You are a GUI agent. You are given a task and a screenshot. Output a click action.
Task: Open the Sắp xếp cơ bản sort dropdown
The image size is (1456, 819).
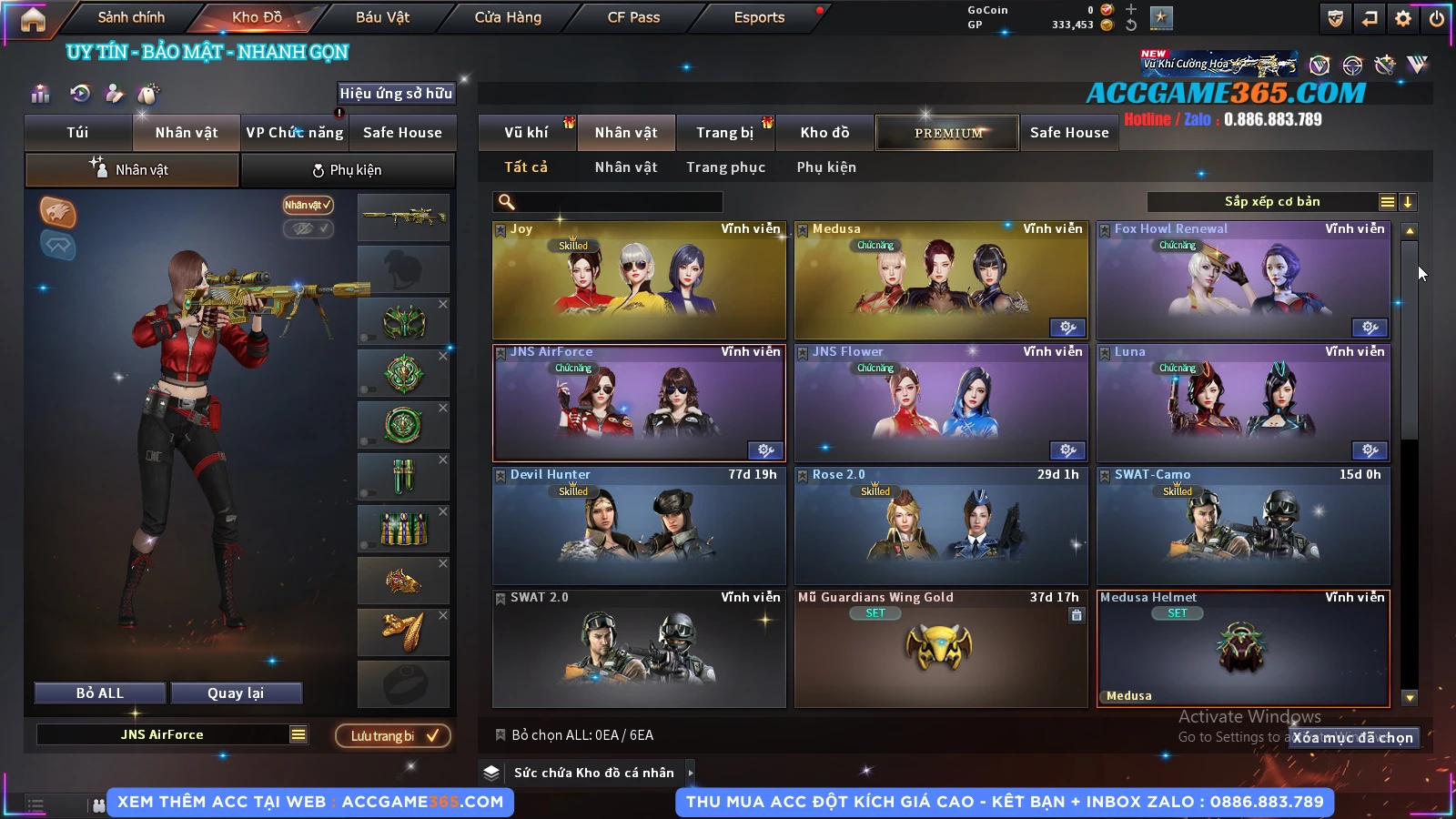point(1271,202)
